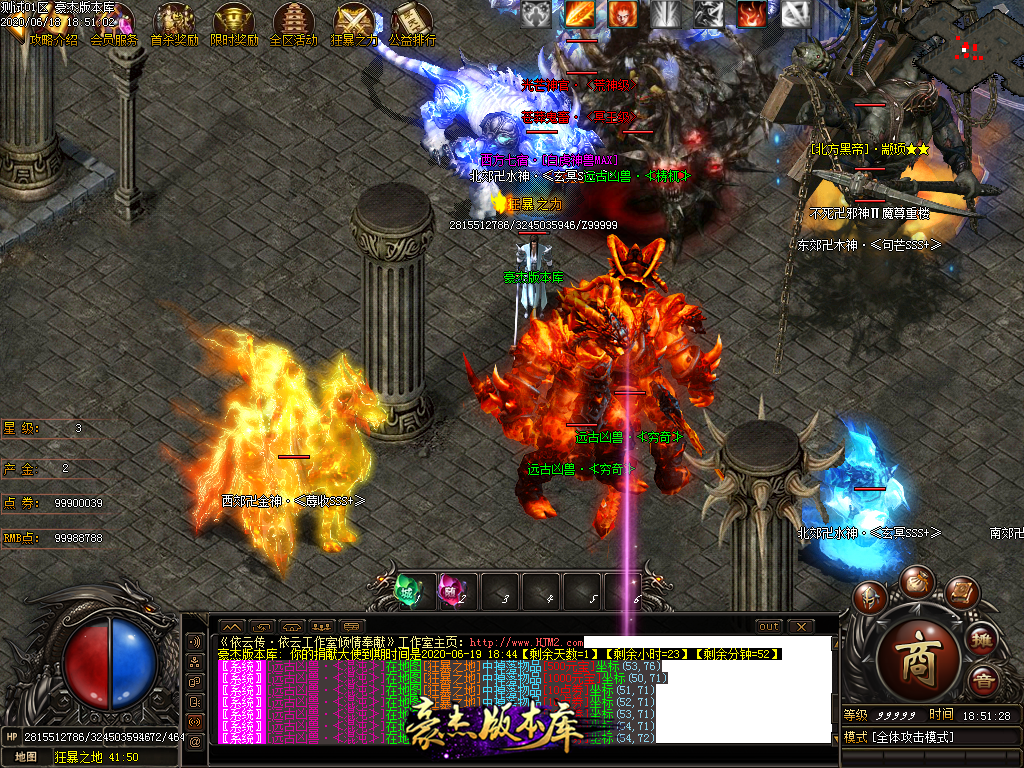Click the chat panel's out button
Image resolution: width=1024 pixels, height=768 pixels.
tap(768, 626)
